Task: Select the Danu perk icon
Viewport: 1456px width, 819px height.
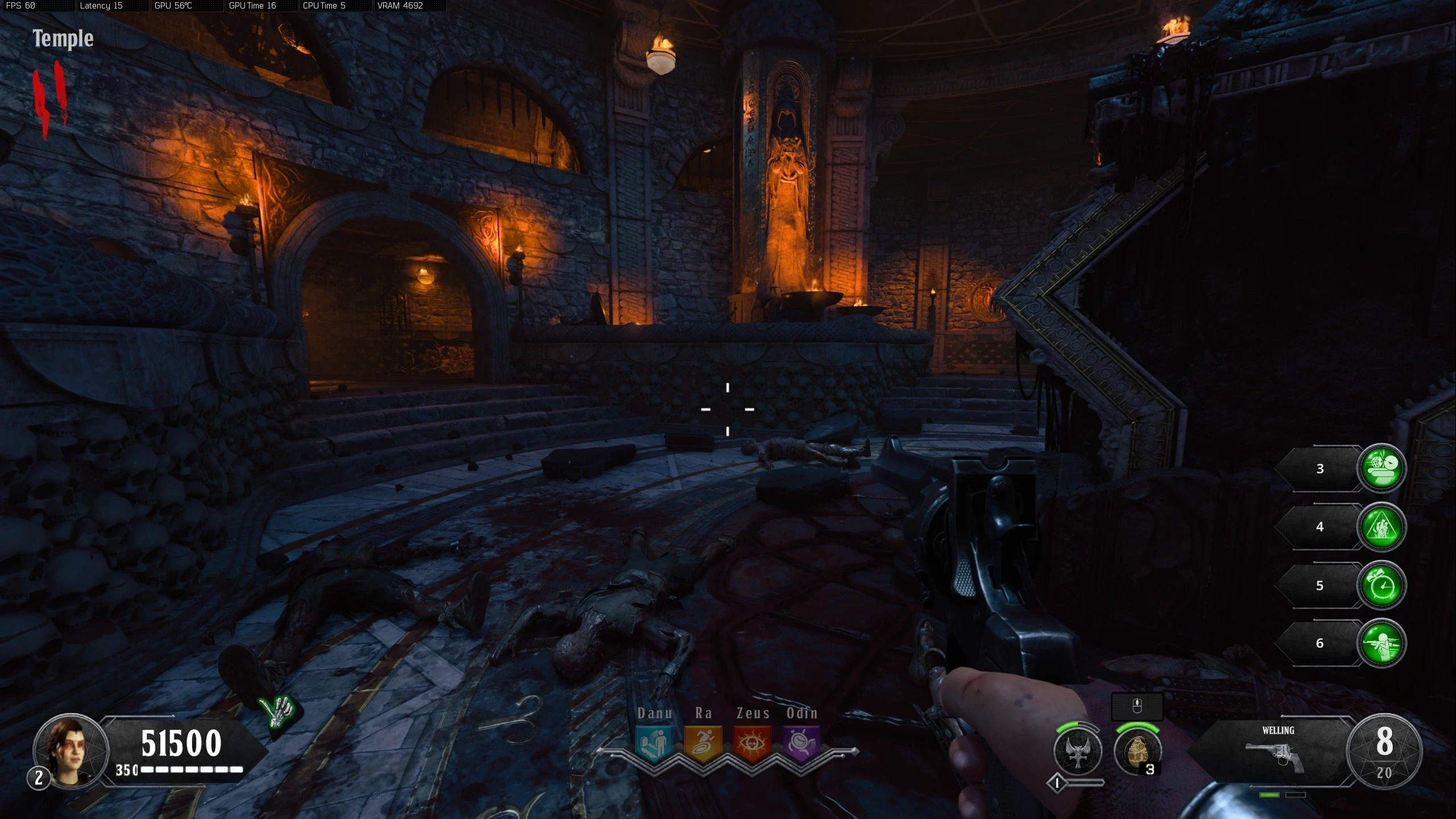Action: pyautogui.click(x=653, y=743)
